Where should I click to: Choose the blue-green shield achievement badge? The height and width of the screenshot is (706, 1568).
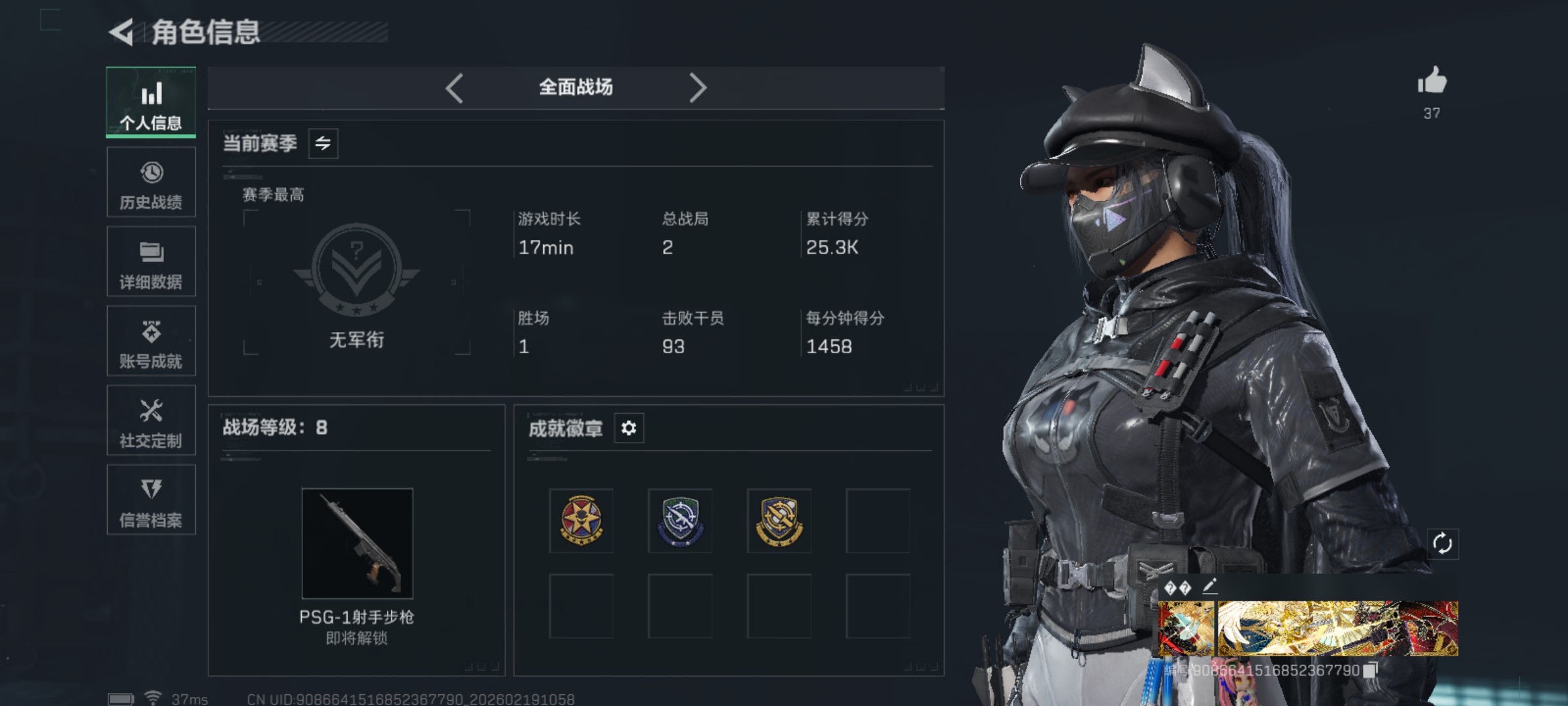click(x=680, y=521)
